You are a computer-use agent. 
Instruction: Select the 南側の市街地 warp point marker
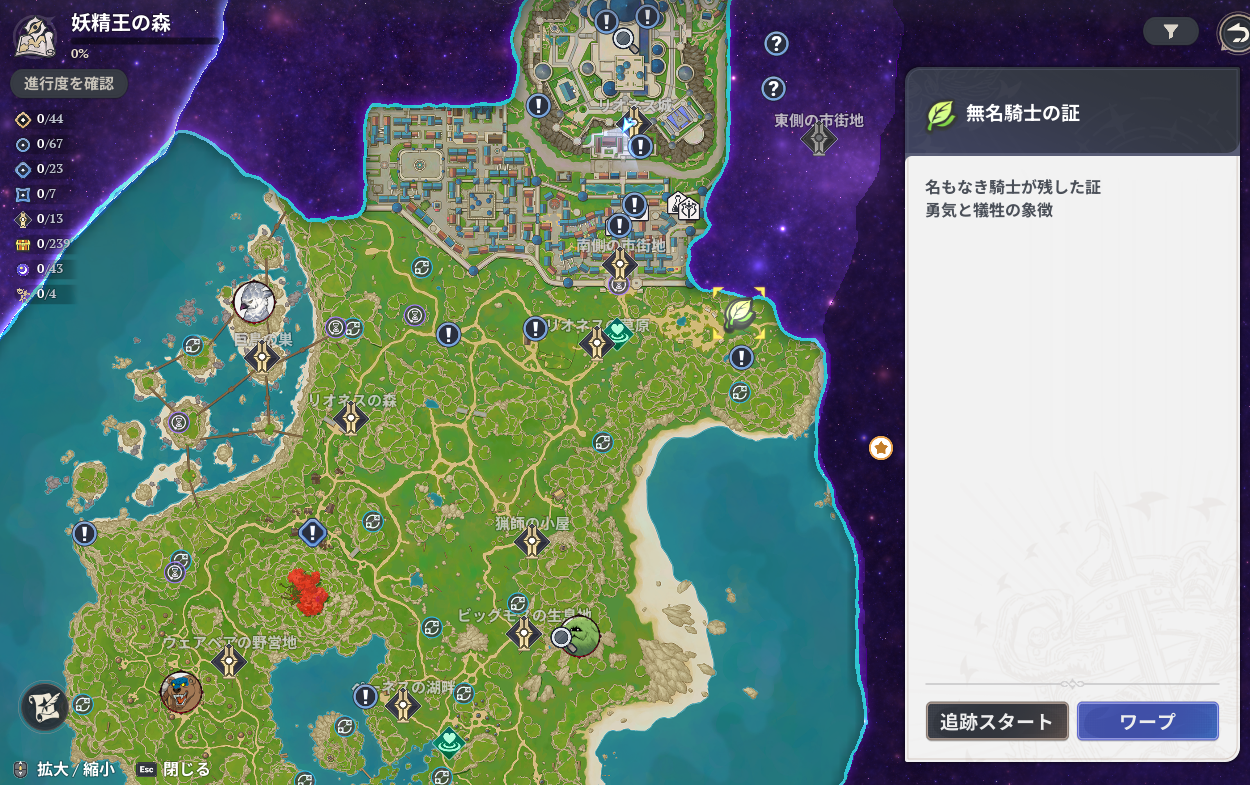coord(620,265)
